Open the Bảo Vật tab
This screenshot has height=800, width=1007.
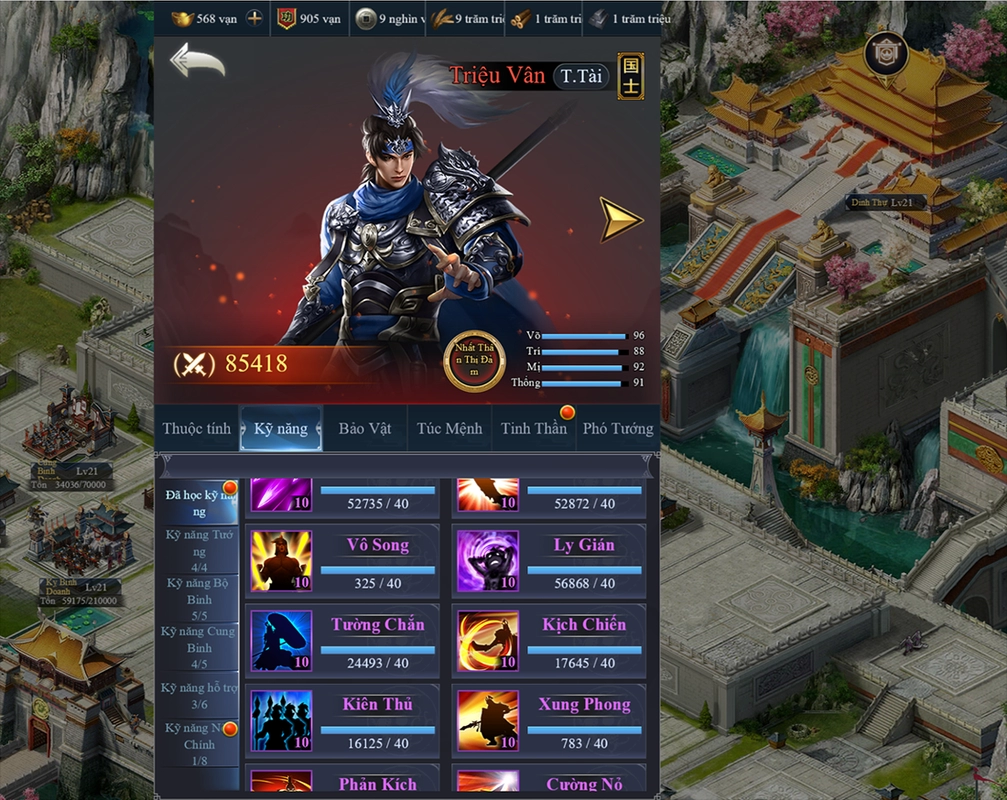(365, 429)
